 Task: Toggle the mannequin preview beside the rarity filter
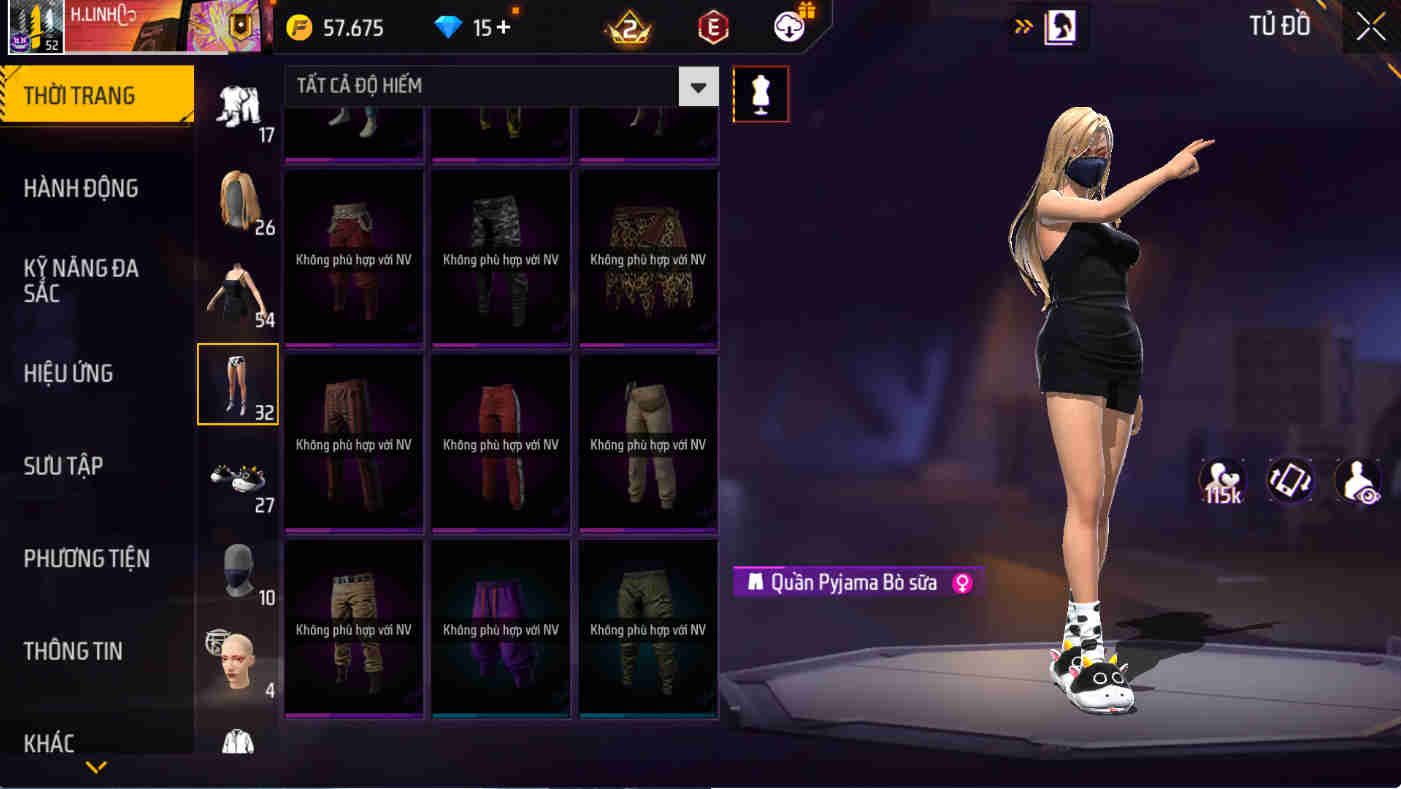[x=761, y=93]
